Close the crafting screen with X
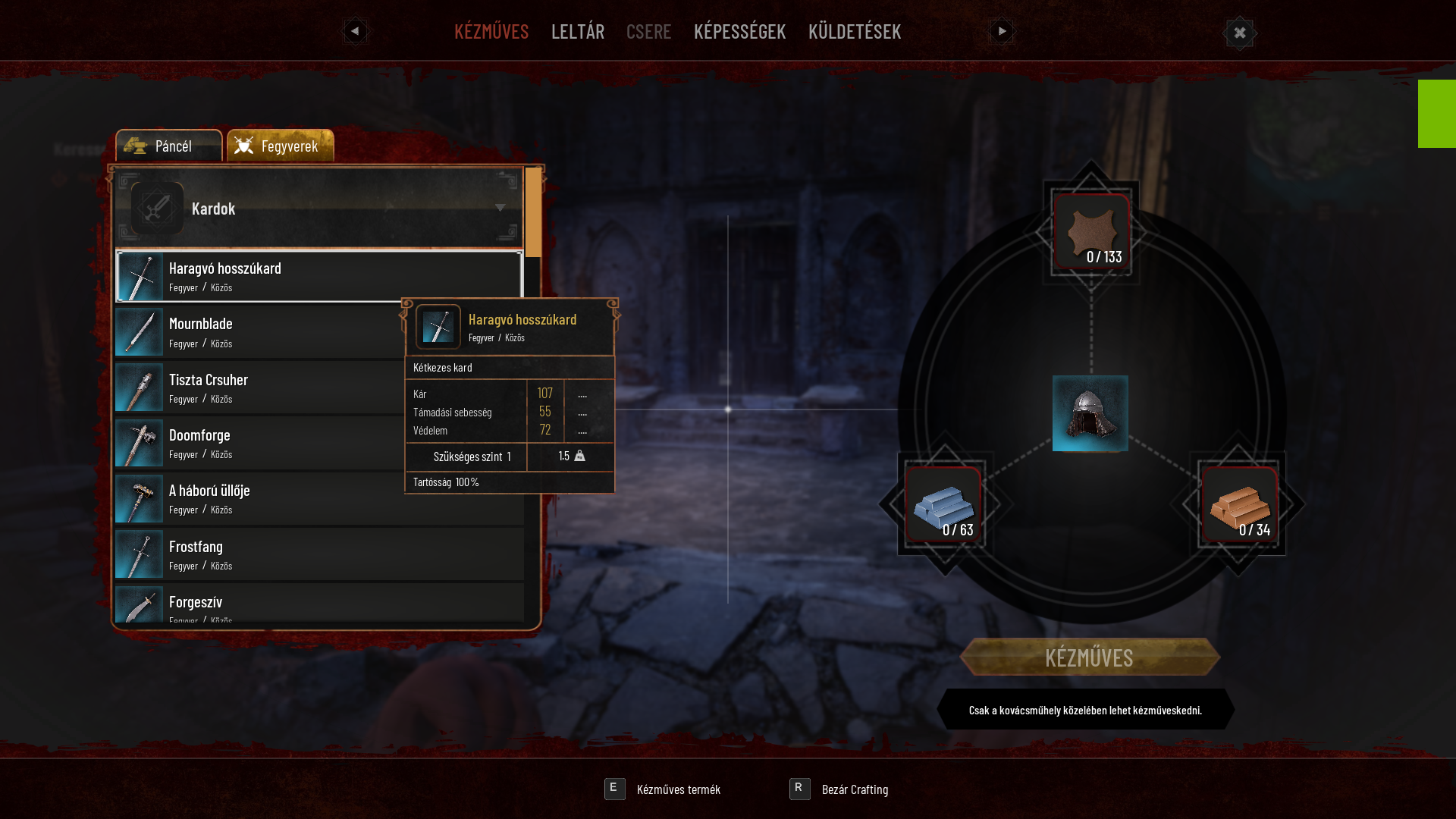The width and height of the screenshot is (1456, 819). tap(1240, 33)
